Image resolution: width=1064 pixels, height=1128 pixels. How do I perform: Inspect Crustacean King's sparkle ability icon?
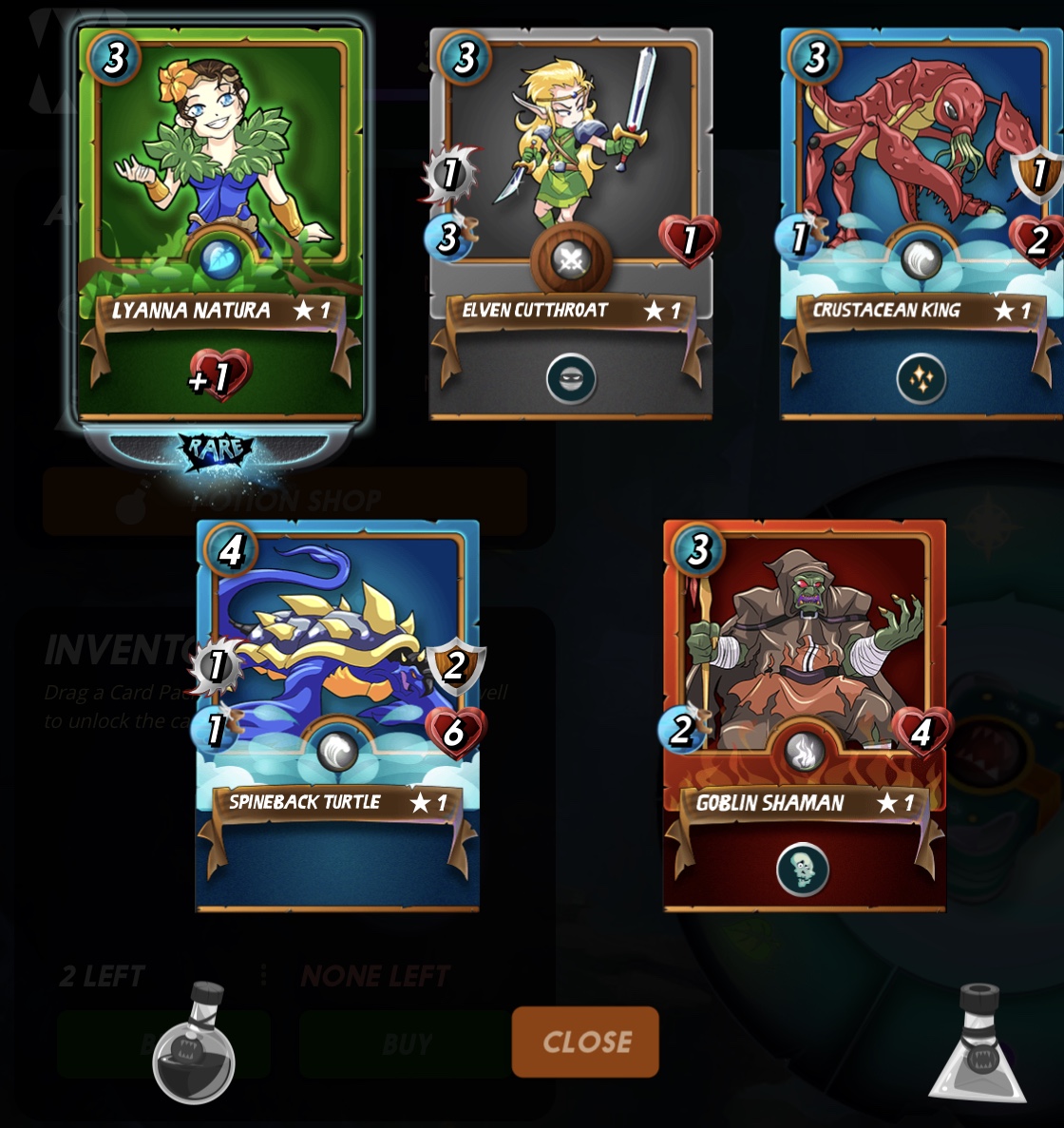click(x=921, y=379)
